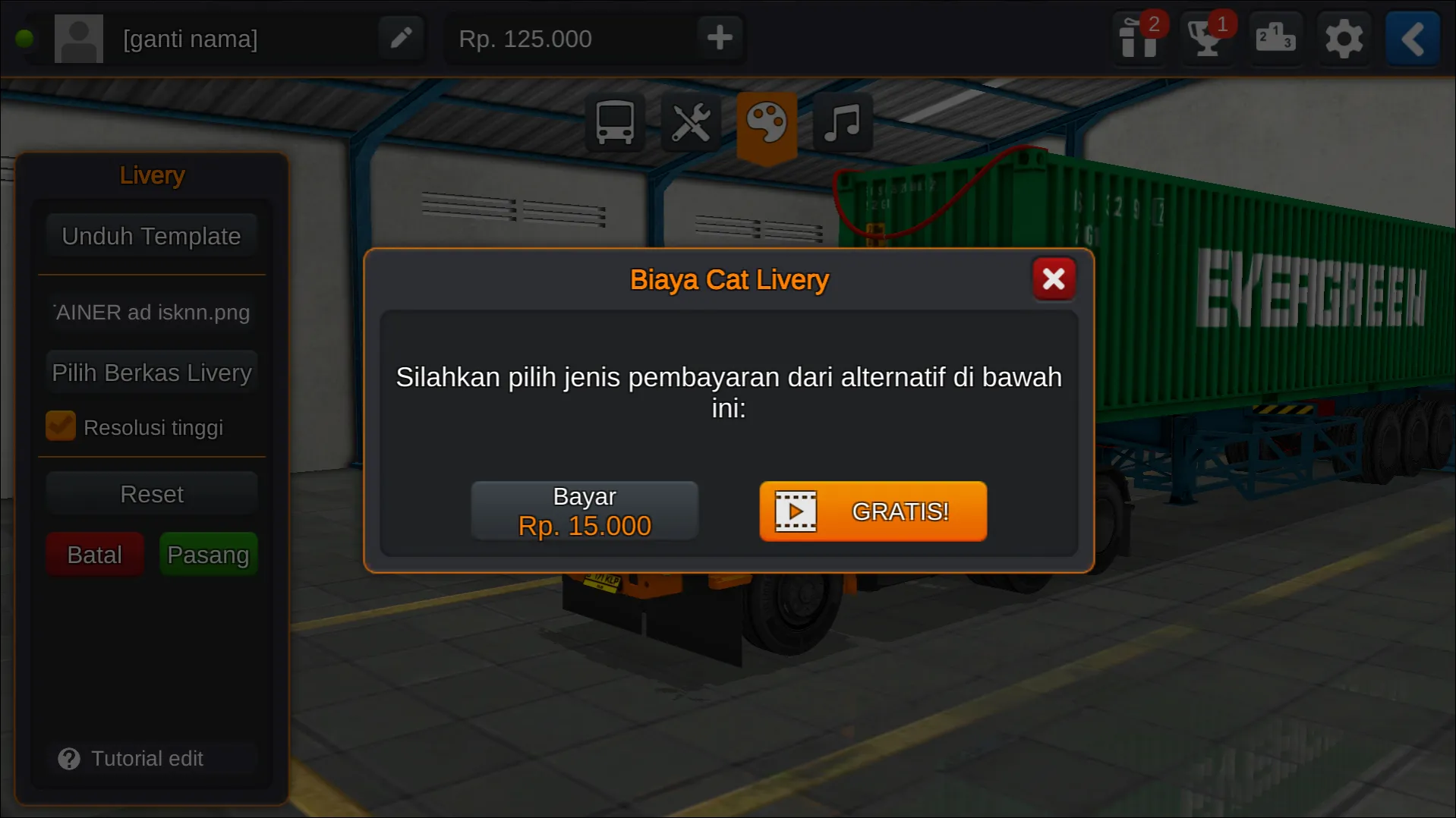The height and width of the screenshot is (818, 1456).
Task: Watch ad via the GRATIS! button
Action: (x=871, y=511)
